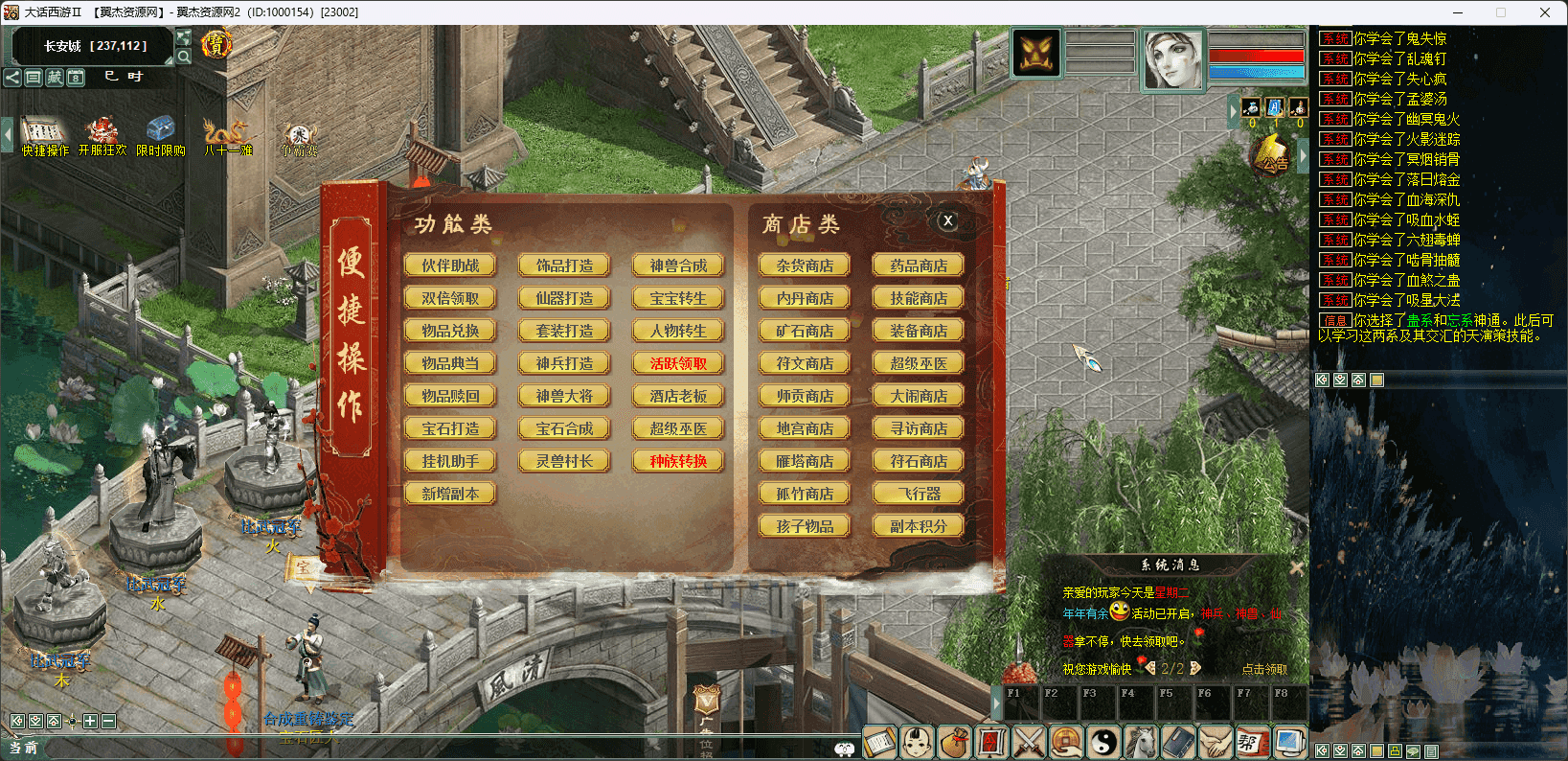Close the 便捷操作 shortcut panel
The height and width of the screenshot is (761, 1568).
947,220
